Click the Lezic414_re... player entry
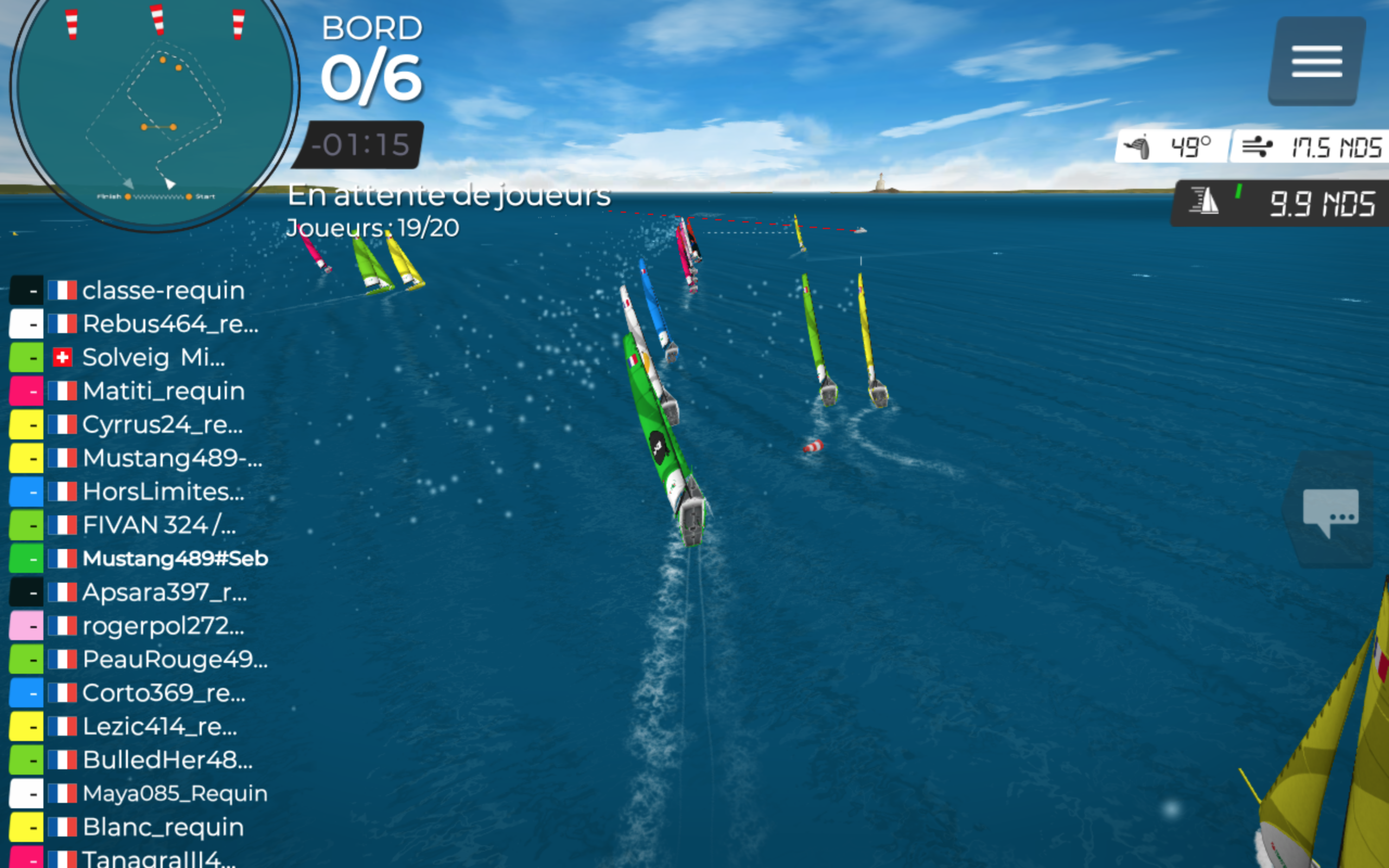 pos(160,726)
